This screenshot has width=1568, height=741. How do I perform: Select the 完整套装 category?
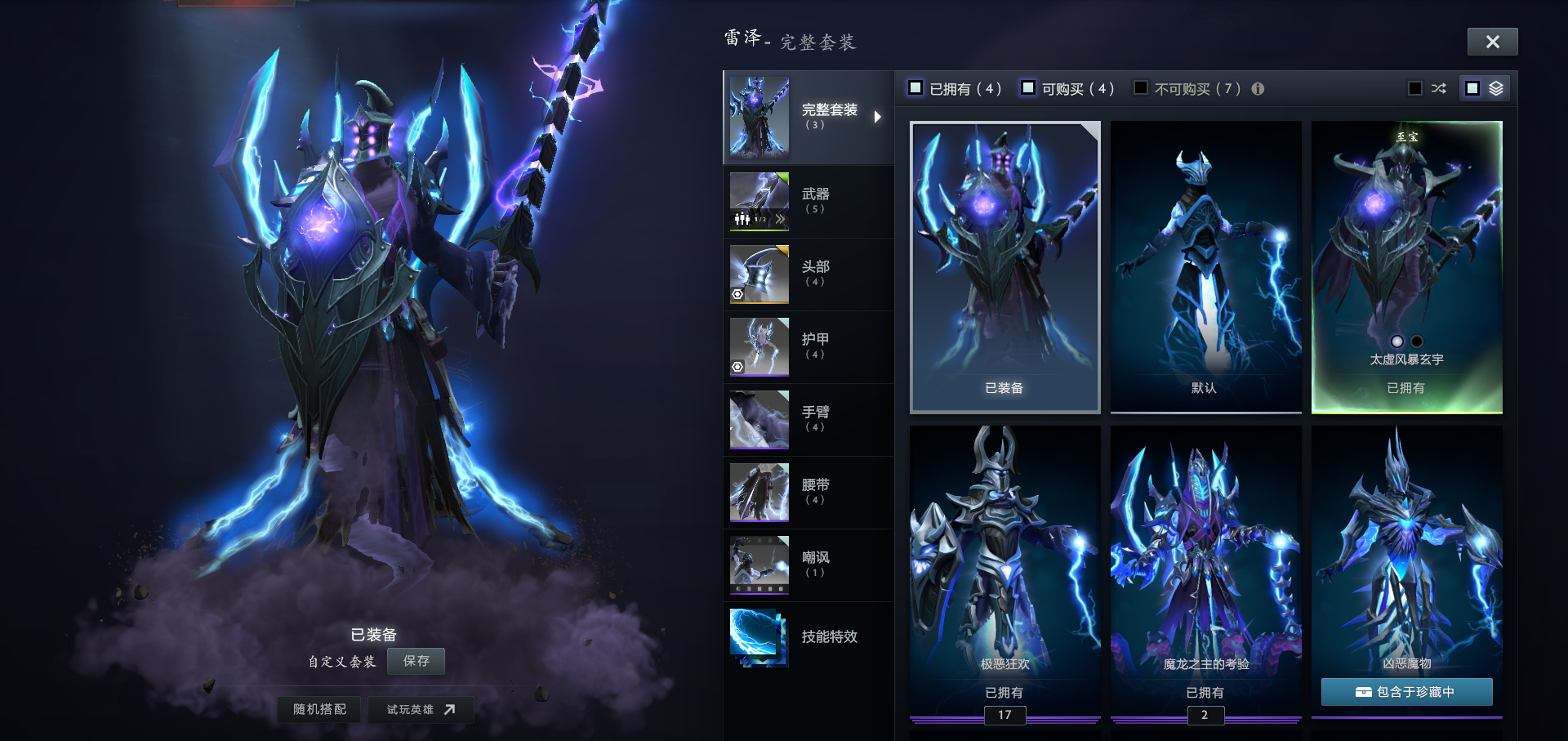(x=808, y=117)
